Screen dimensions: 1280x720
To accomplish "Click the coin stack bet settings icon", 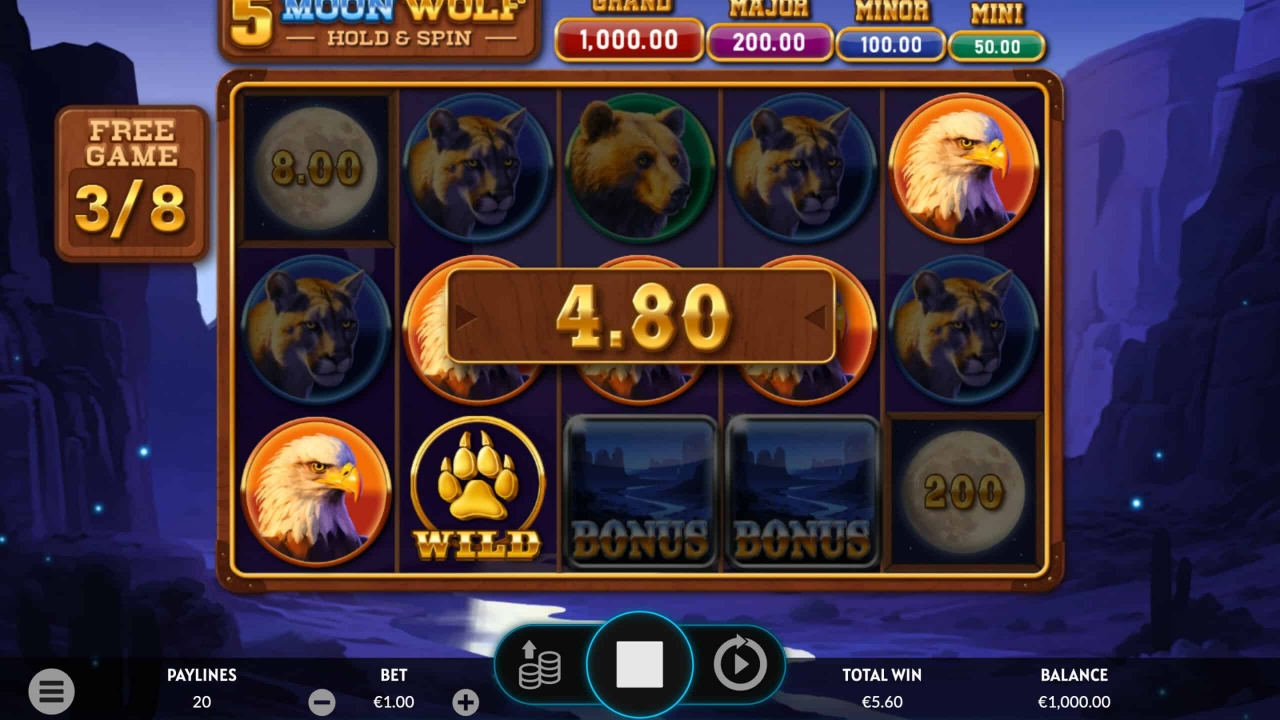I will 541,663.
